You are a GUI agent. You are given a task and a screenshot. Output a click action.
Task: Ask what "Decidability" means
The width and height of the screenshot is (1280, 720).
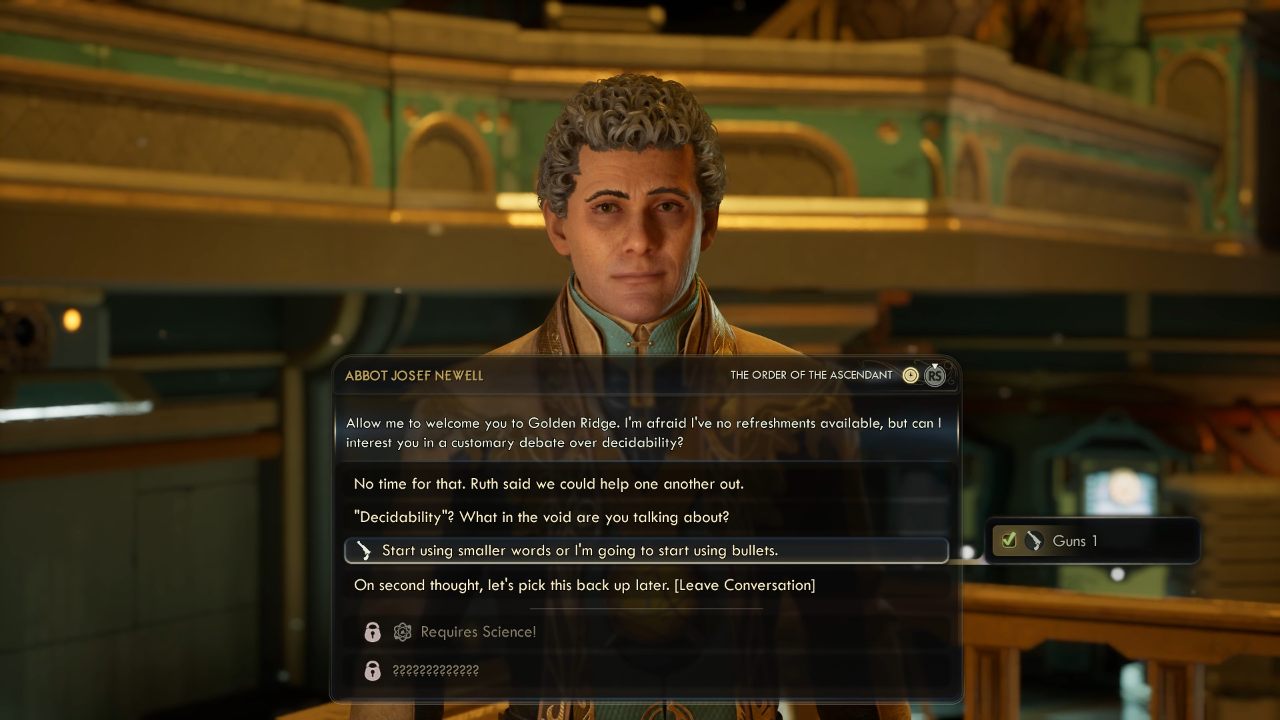tap(541, 517)
